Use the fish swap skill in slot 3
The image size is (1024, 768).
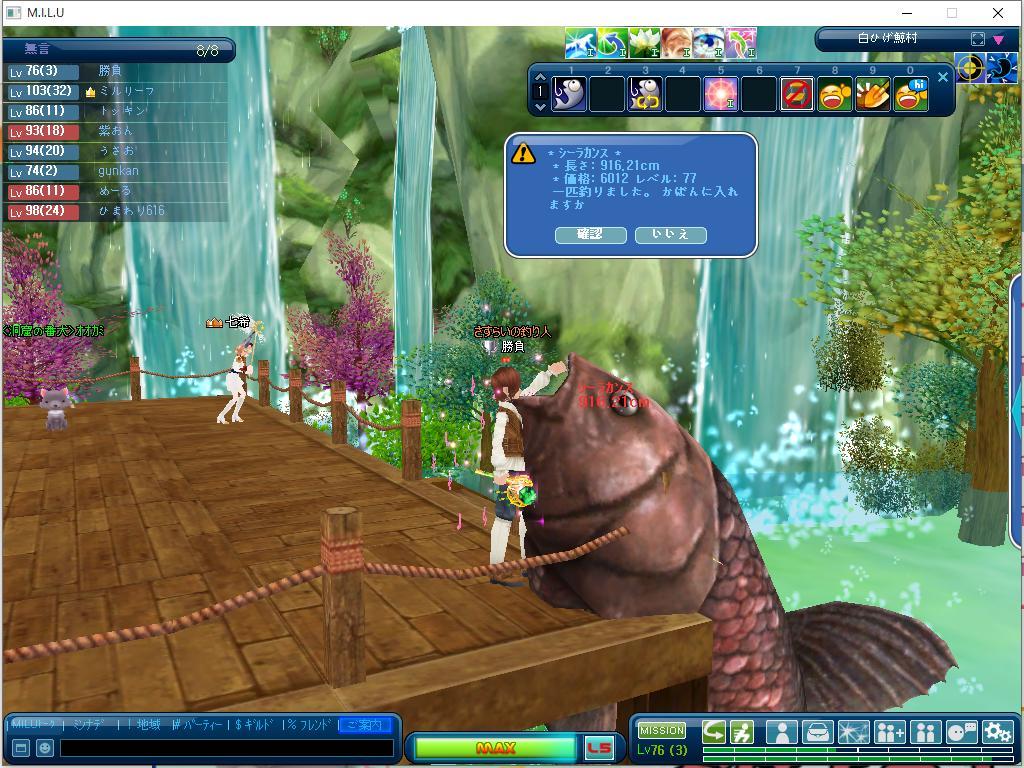click(645, 94)
